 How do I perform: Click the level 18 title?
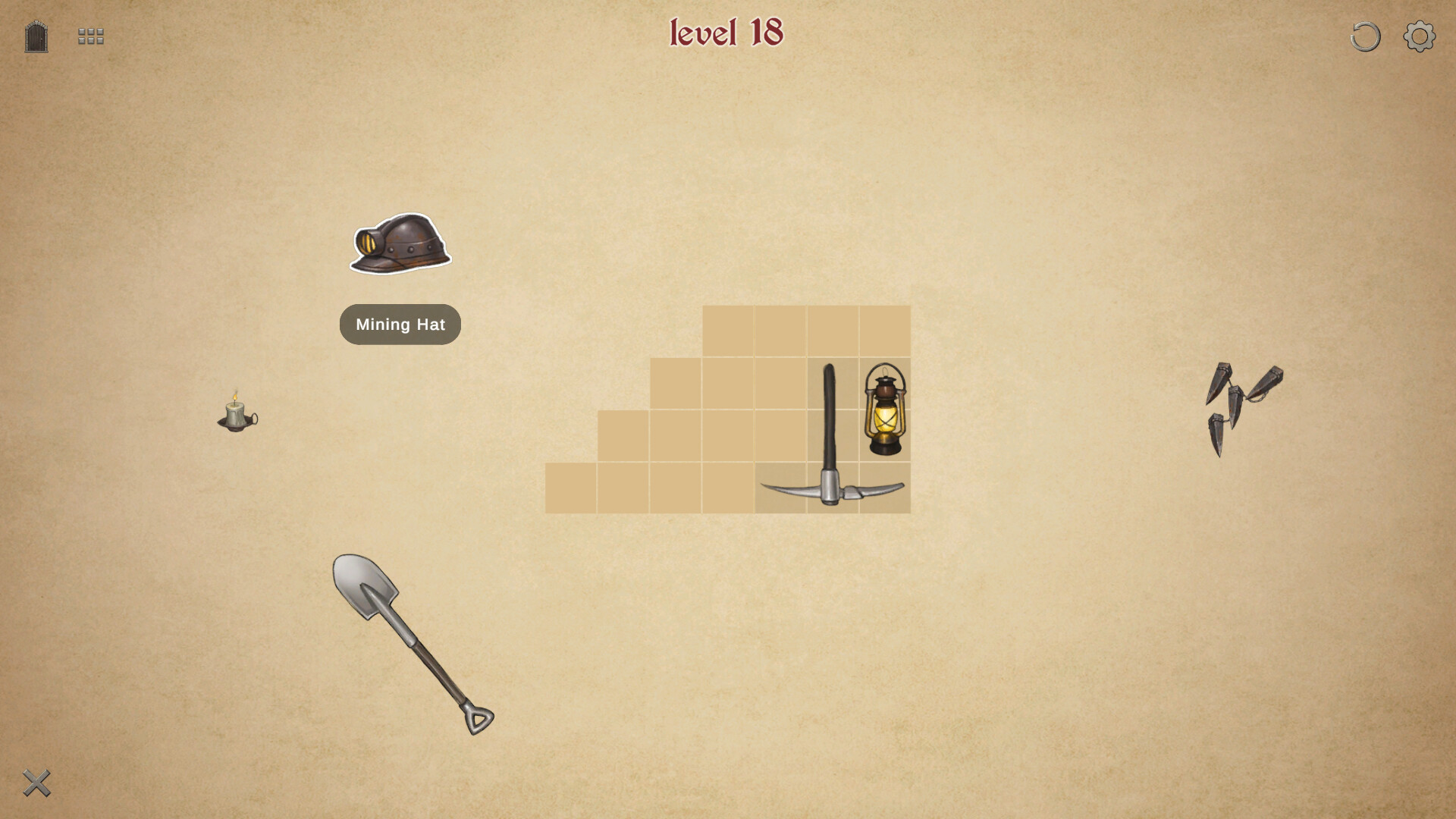point(725,32)
